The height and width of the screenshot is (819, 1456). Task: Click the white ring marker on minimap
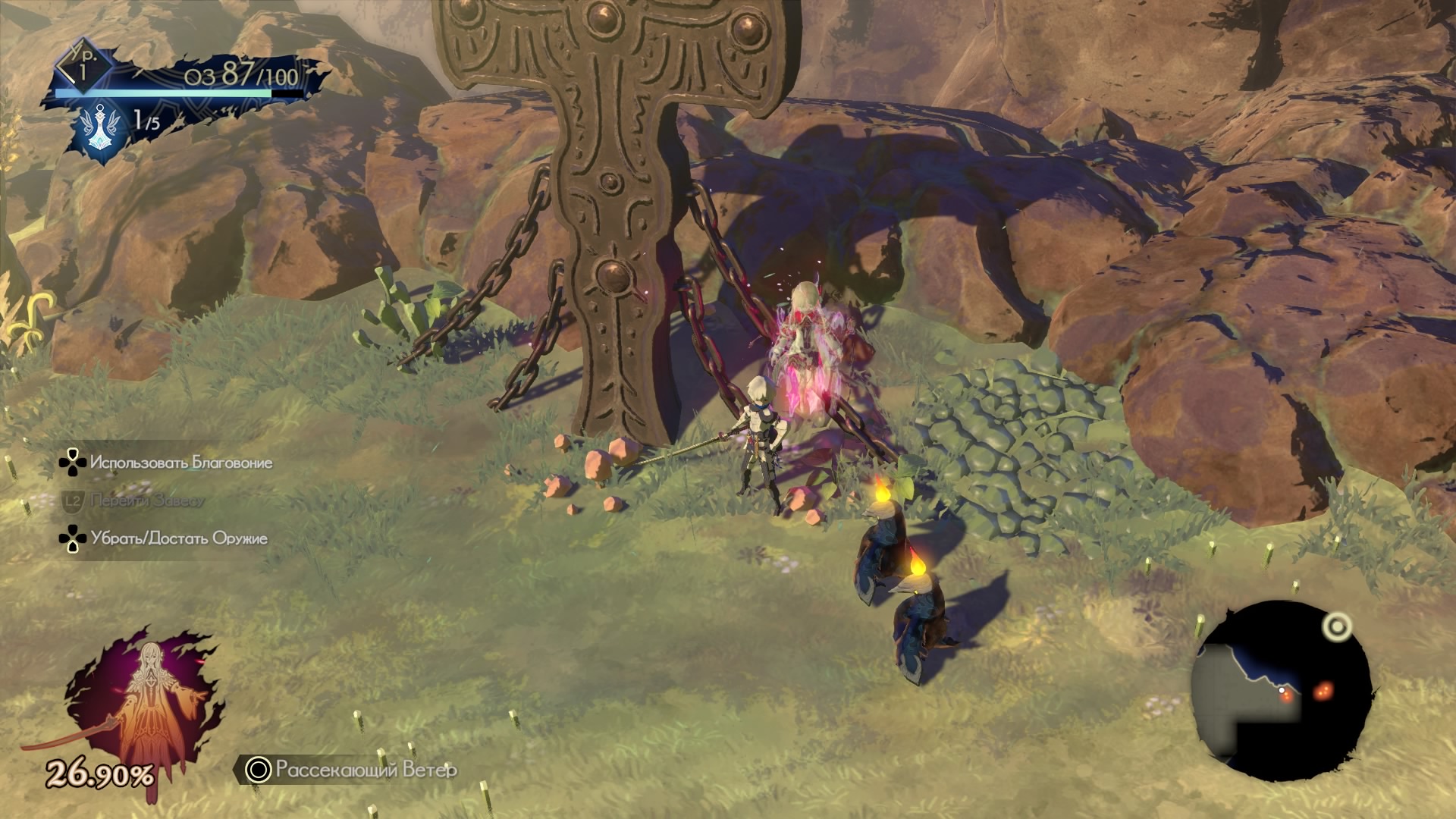pyautogui.click(x=1336, y=626)
